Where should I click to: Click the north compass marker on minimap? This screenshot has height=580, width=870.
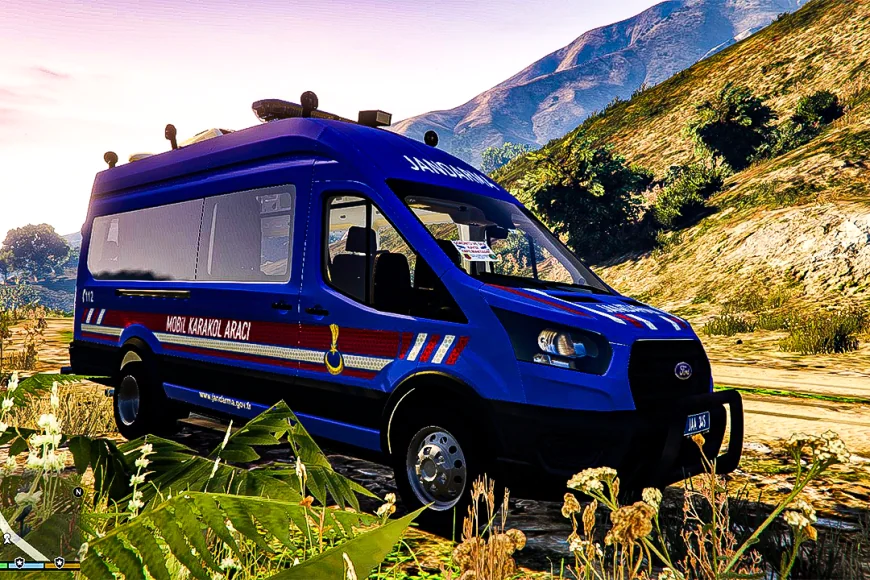[x=78, y=492]
